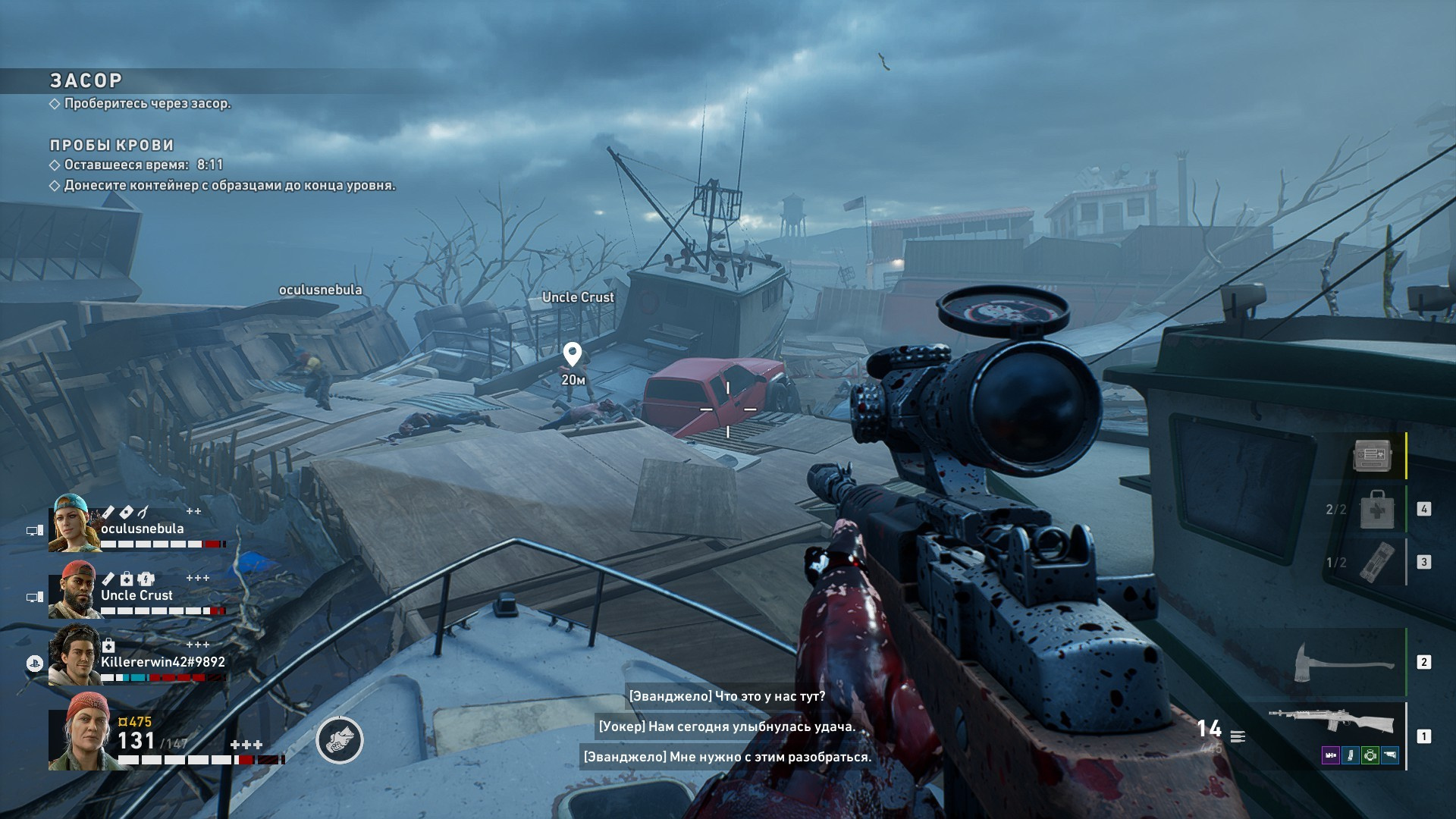This screenshot has height=819, width=1456.
Task: Select the pipe bomb offensive item slot
Action: pyautogui.click(x=1376, y=562)
